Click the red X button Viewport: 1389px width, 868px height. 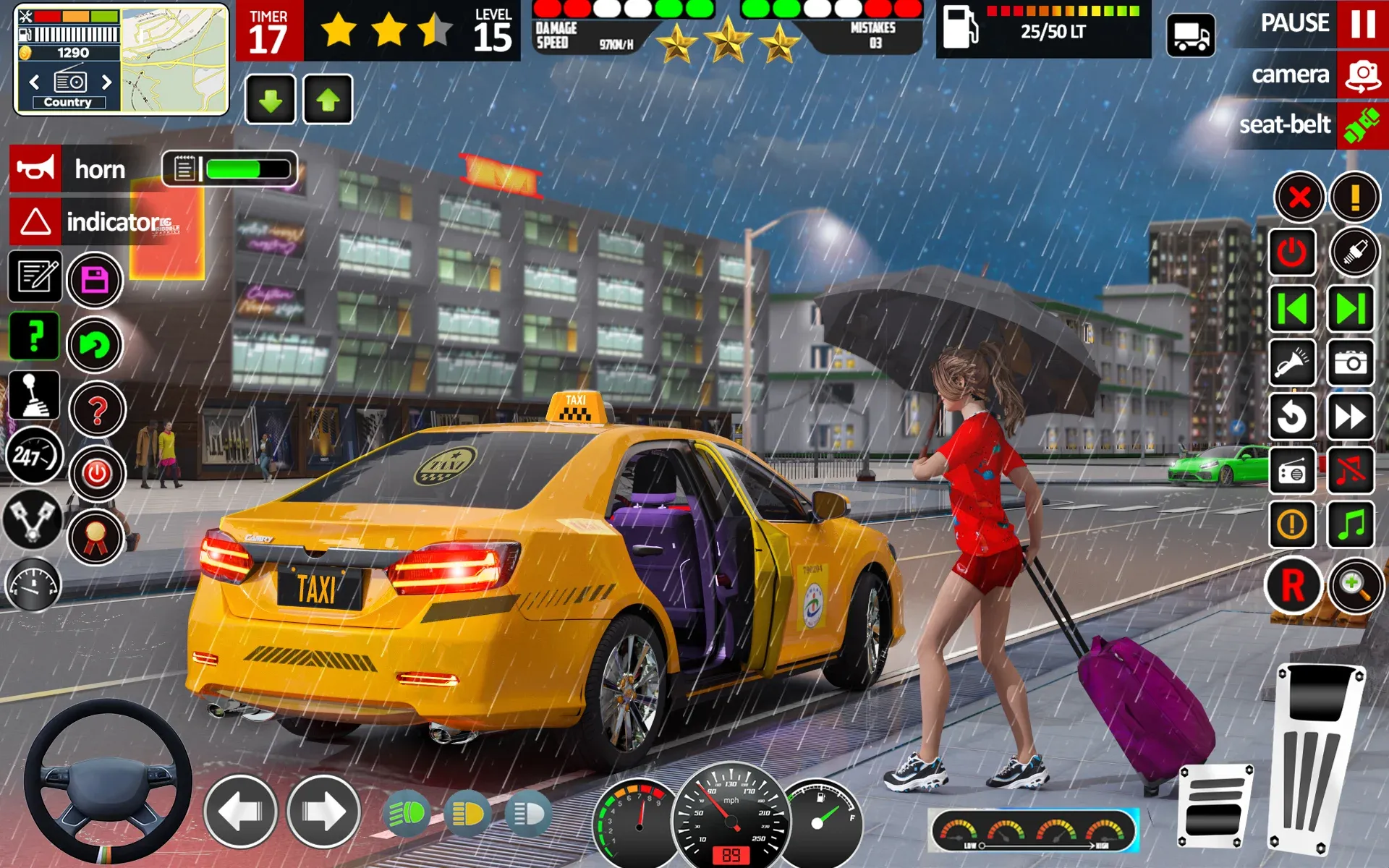coord(1299,197)
